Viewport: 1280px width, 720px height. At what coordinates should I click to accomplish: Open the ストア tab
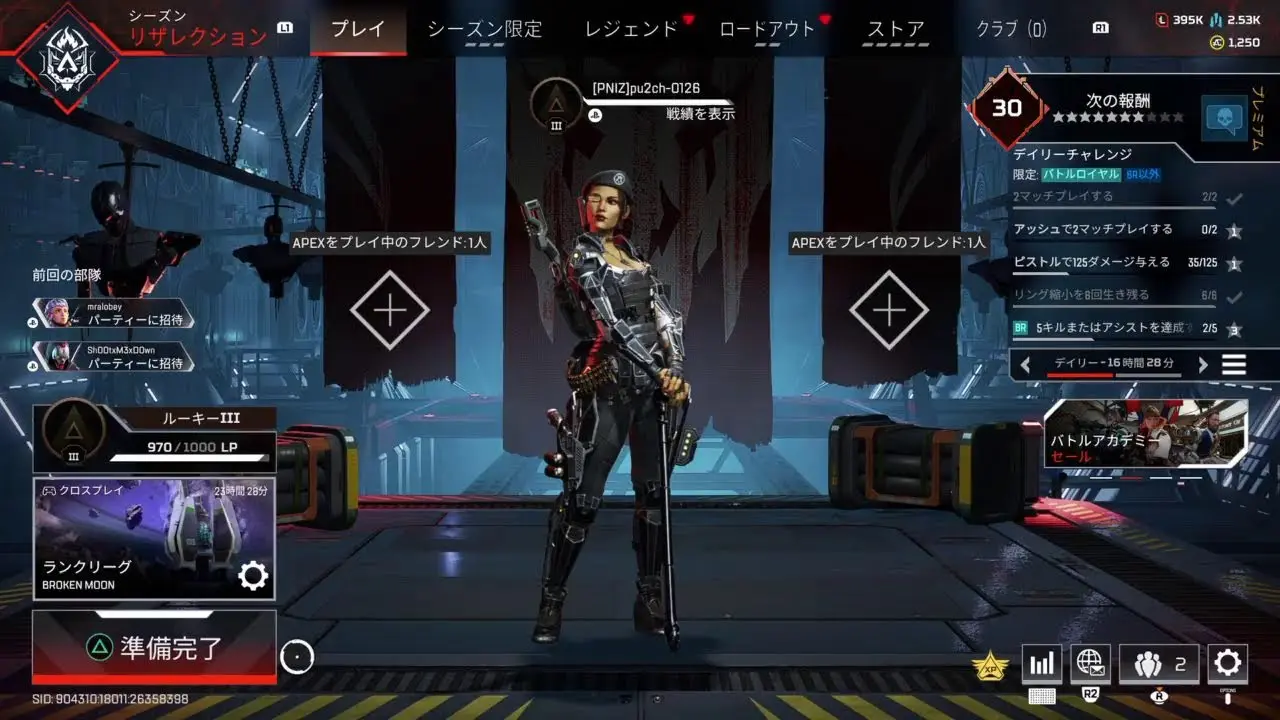pyautogui.click(x=895, y=29)
